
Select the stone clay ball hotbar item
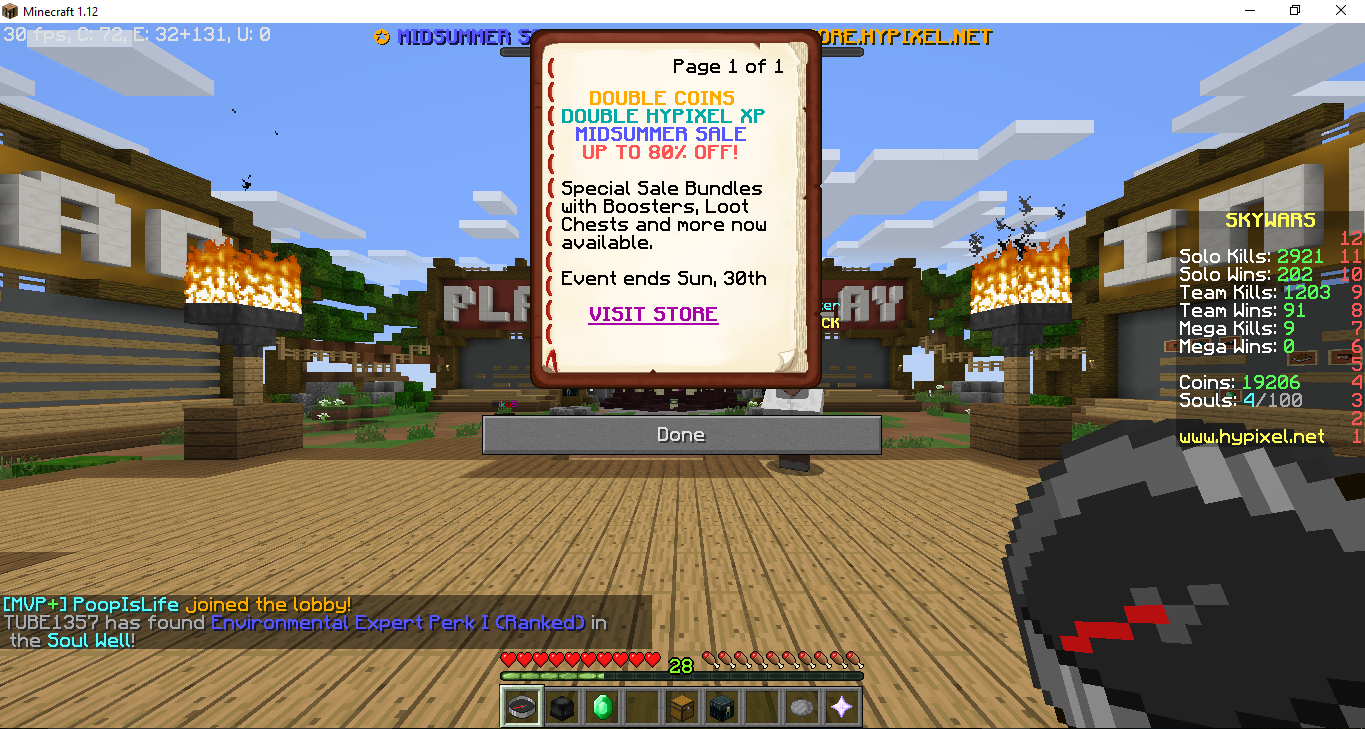[x=801, y=705]
